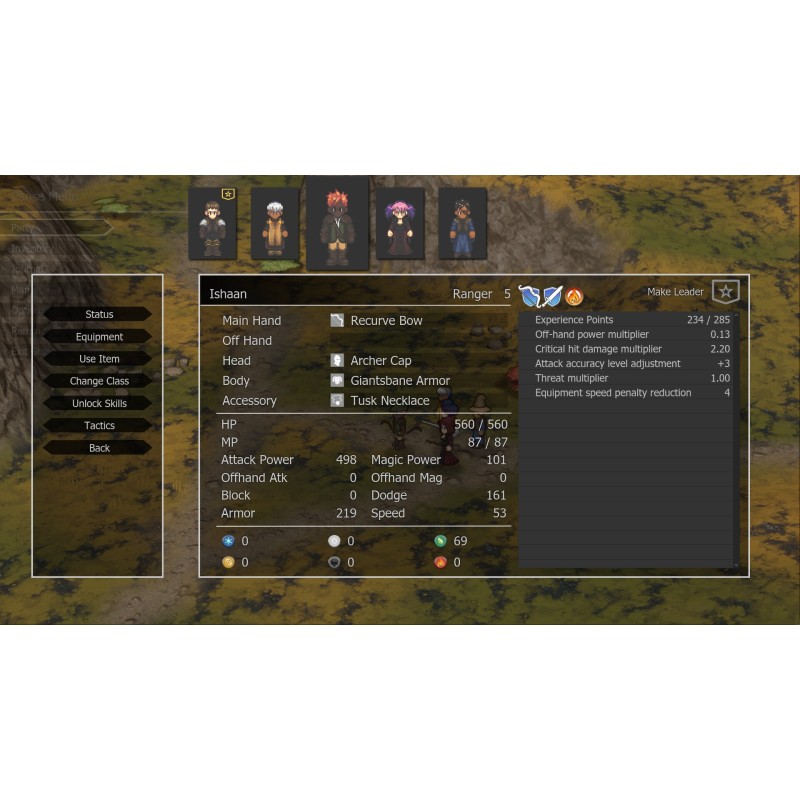This screenshot has width=800, height=800.
Task: Select the white-haired character portrait
Action: 274,224
